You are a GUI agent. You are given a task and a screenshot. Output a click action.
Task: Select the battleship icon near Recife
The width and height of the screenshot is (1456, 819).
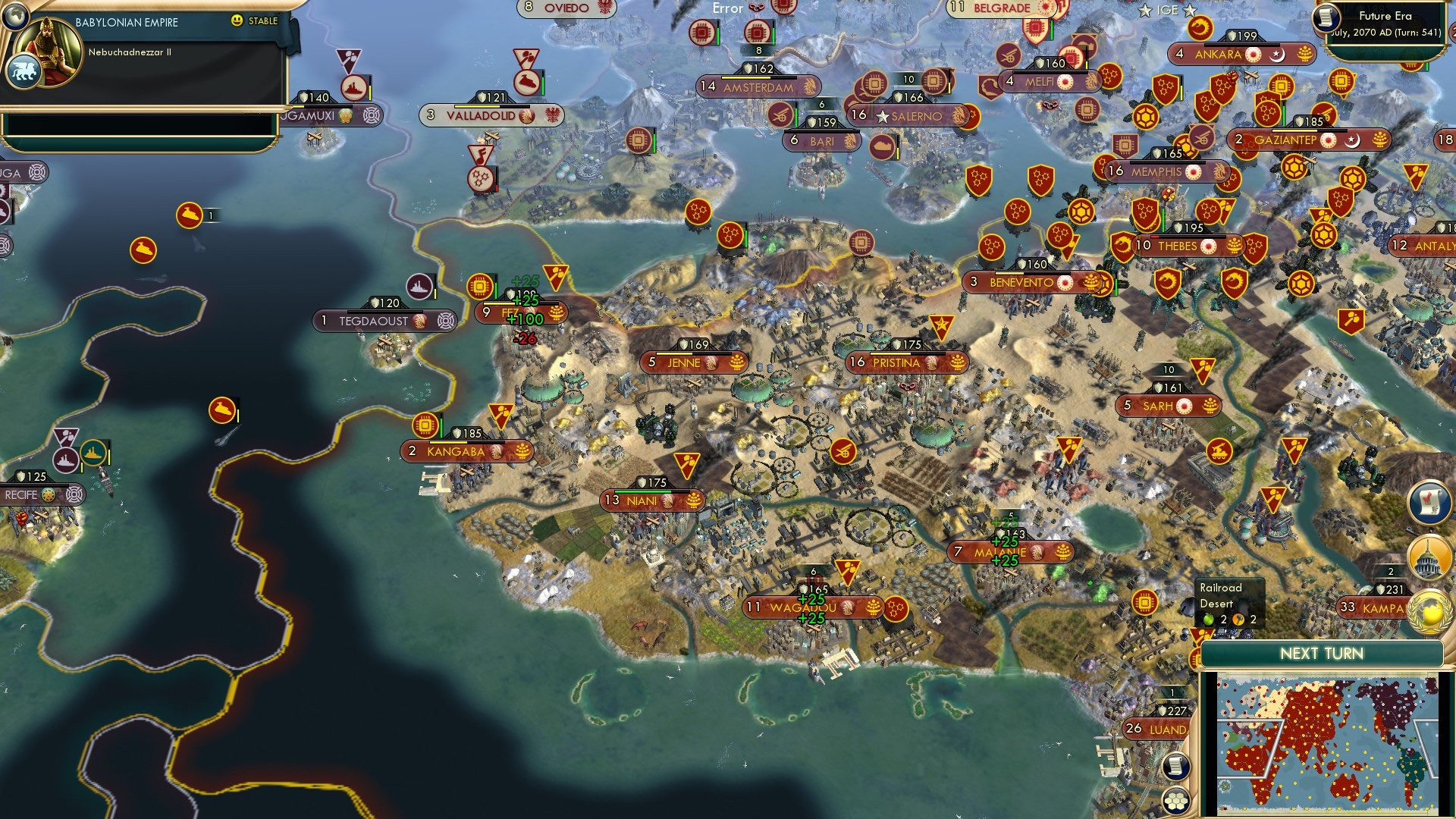point(67,457)
